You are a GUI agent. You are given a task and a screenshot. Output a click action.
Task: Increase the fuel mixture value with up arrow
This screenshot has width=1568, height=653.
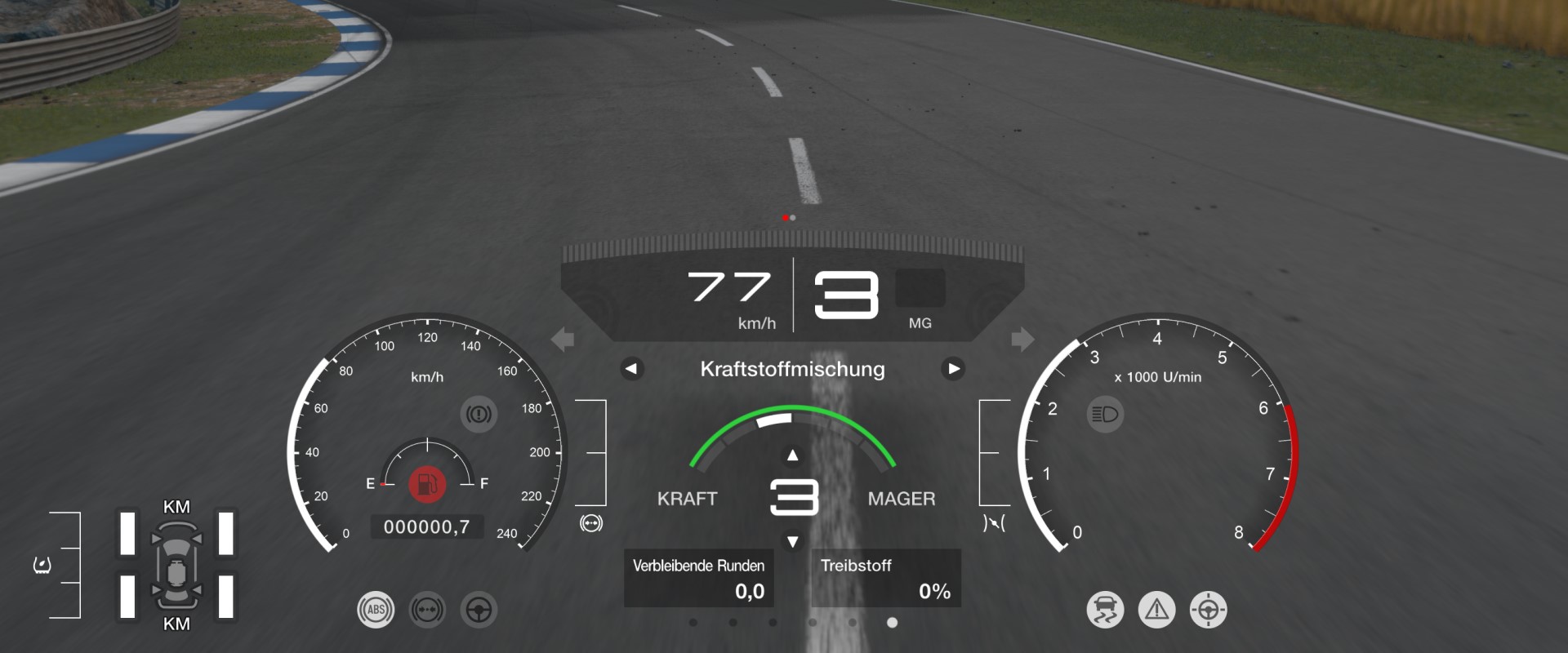(792, 455)
